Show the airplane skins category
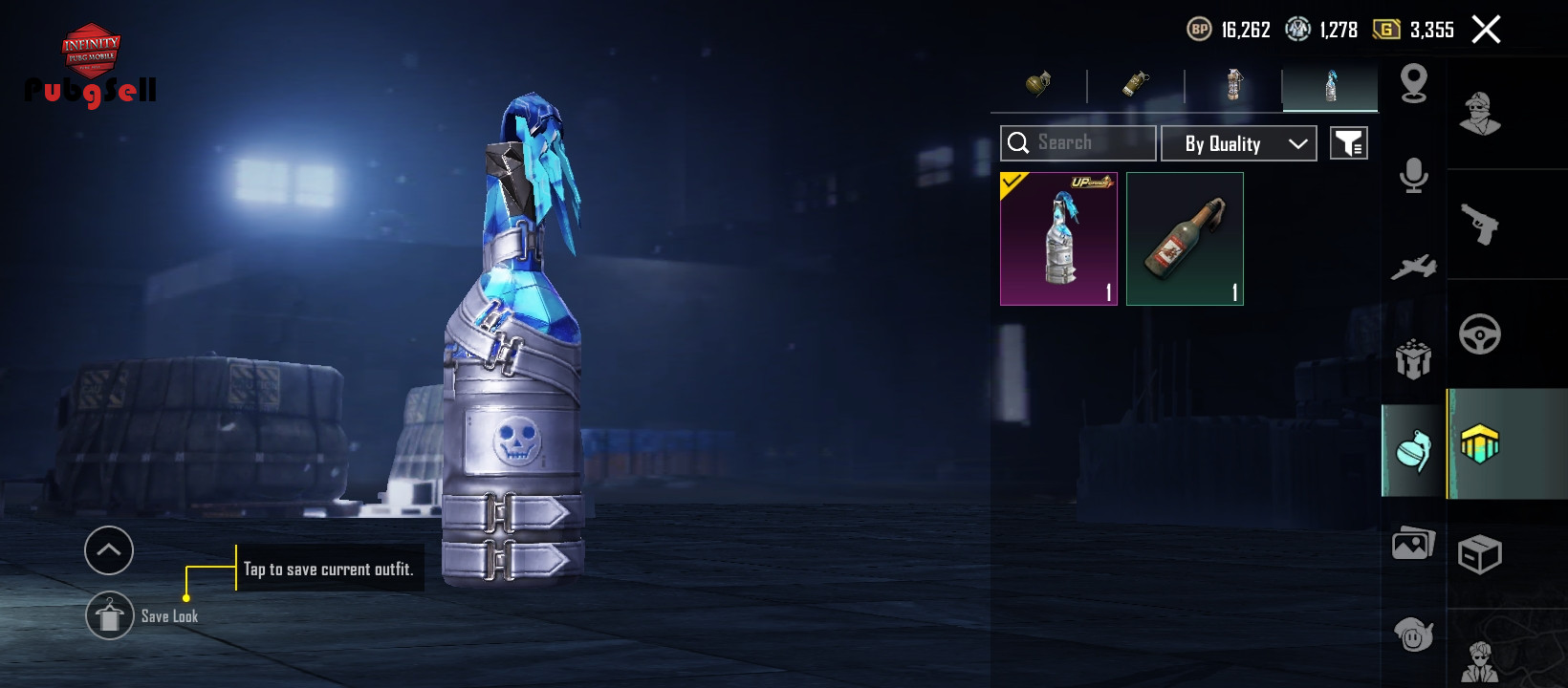1568x688 pixels. [x=1413, y=268]
